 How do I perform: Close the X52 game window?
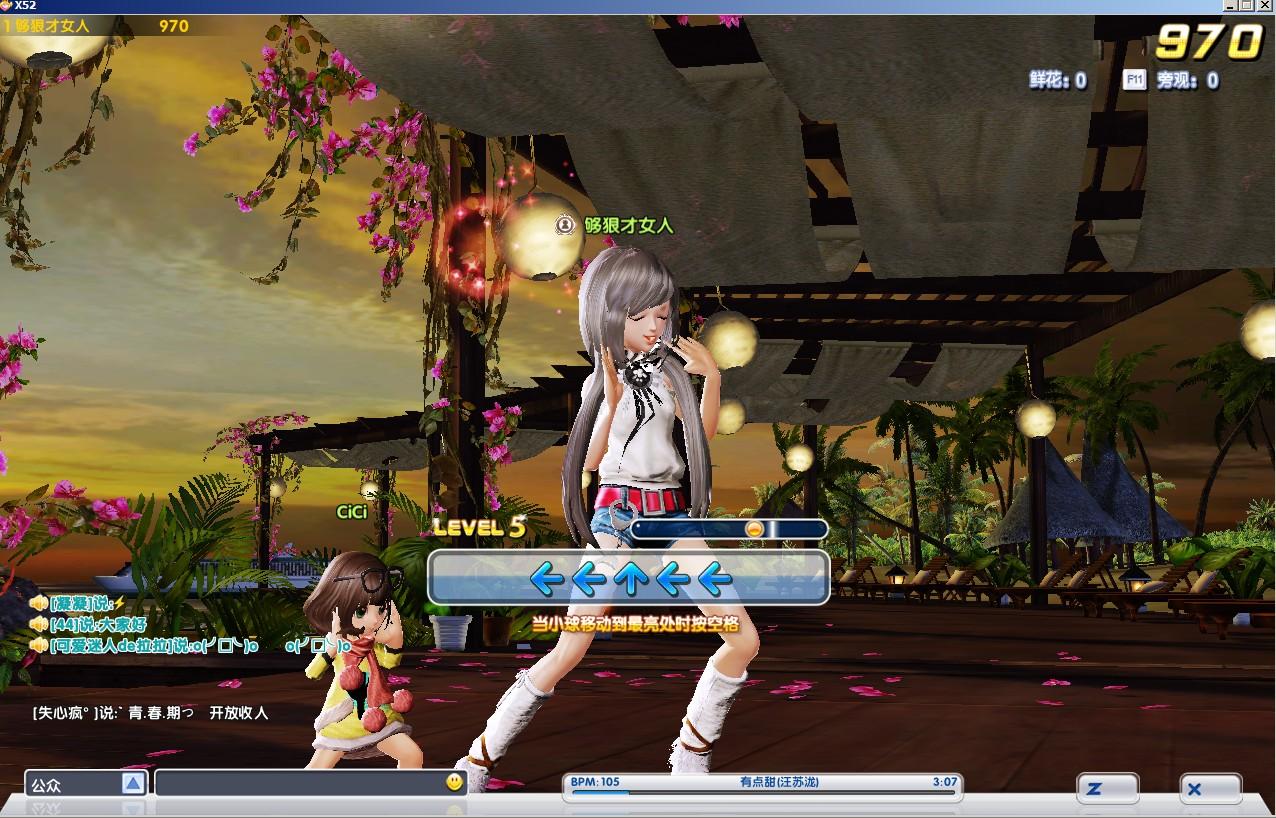point(1264,6)
